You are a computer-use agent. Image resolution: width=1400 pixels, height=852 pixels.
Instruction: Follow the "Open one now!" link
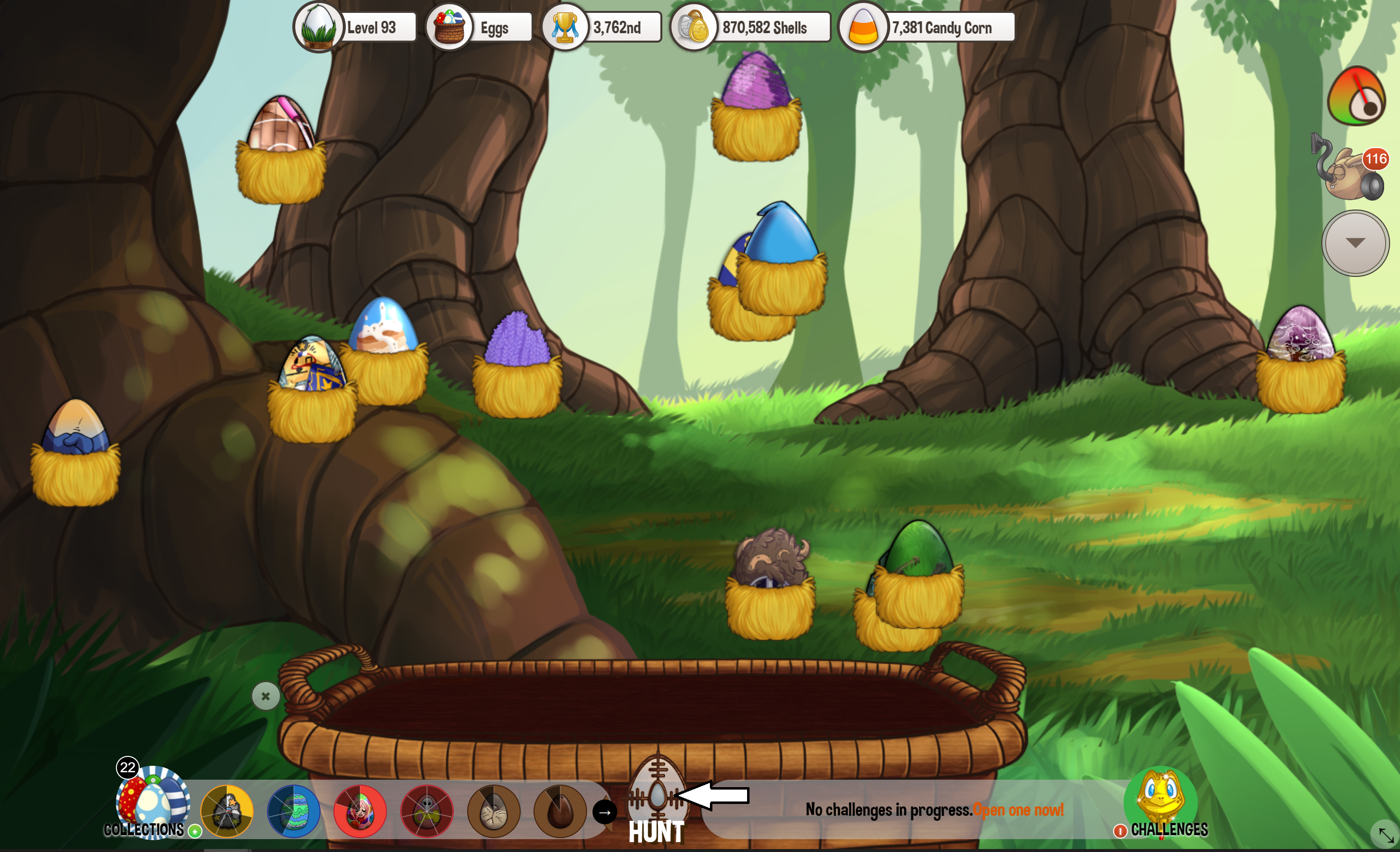[1018, 809]
